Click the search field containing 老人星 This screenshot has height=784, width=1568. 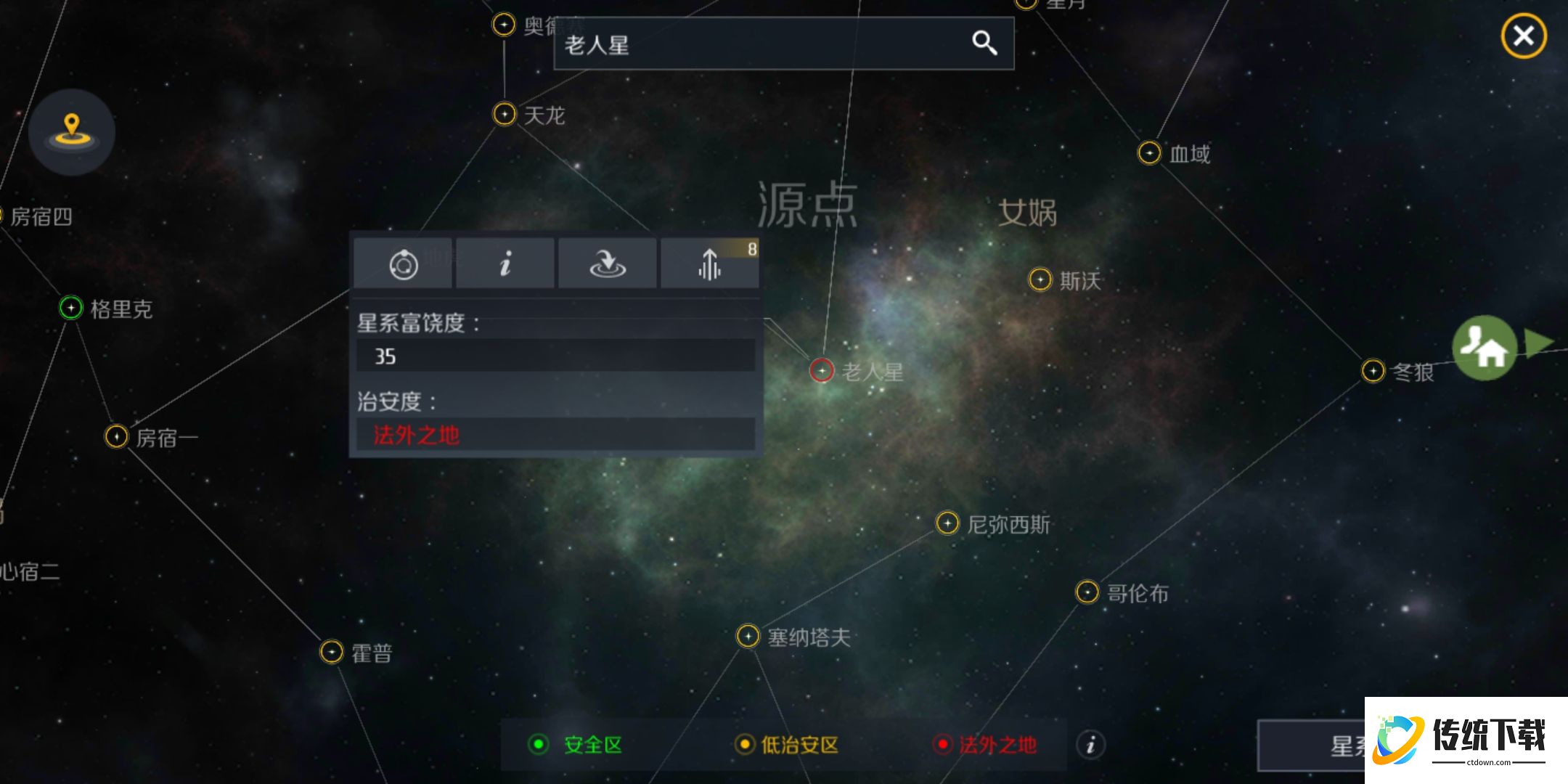726,44
